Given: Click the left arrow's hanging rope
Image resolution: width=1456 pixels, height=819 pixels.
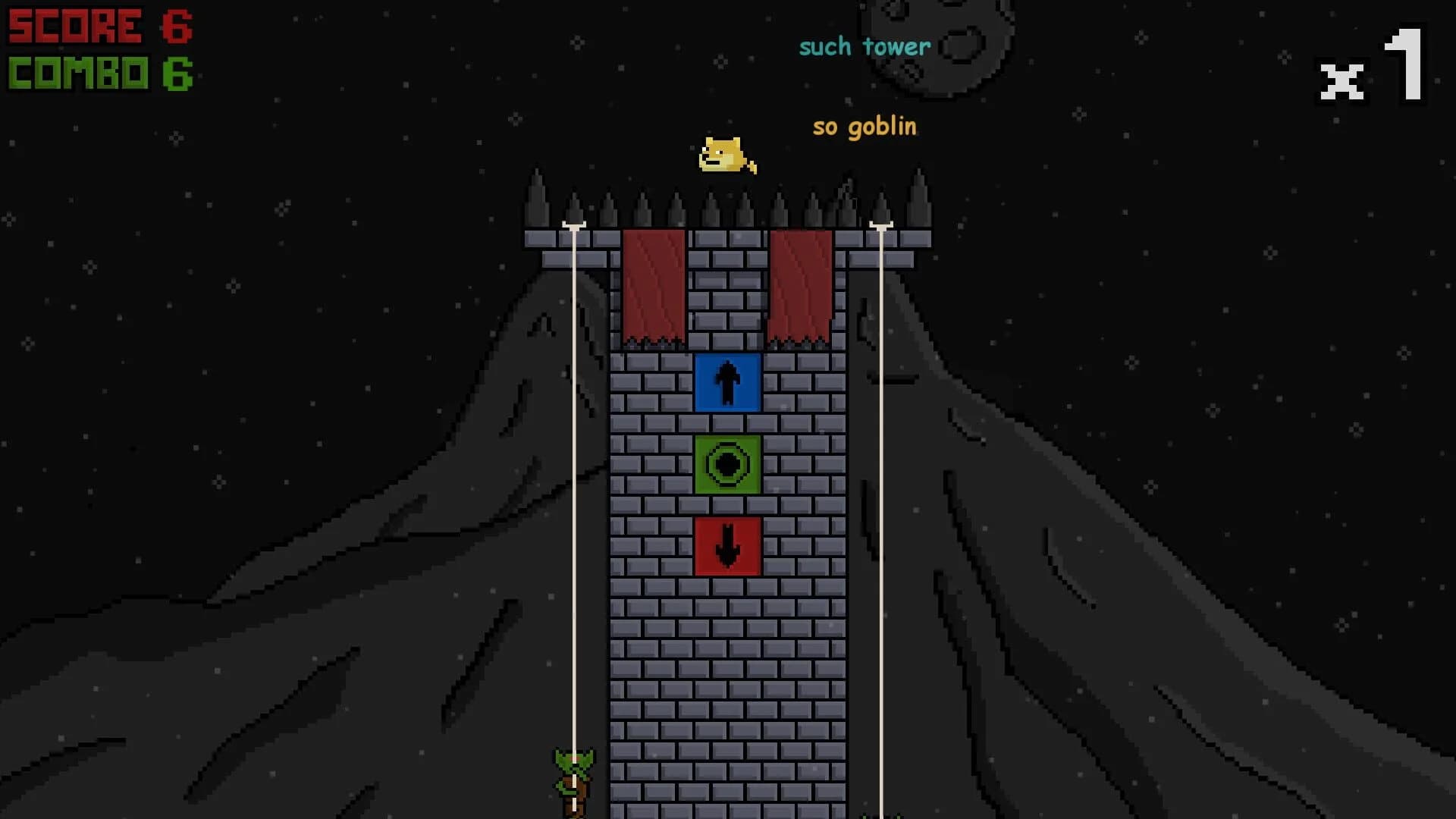Looking at the screenshot, I should tap(575, 493).
